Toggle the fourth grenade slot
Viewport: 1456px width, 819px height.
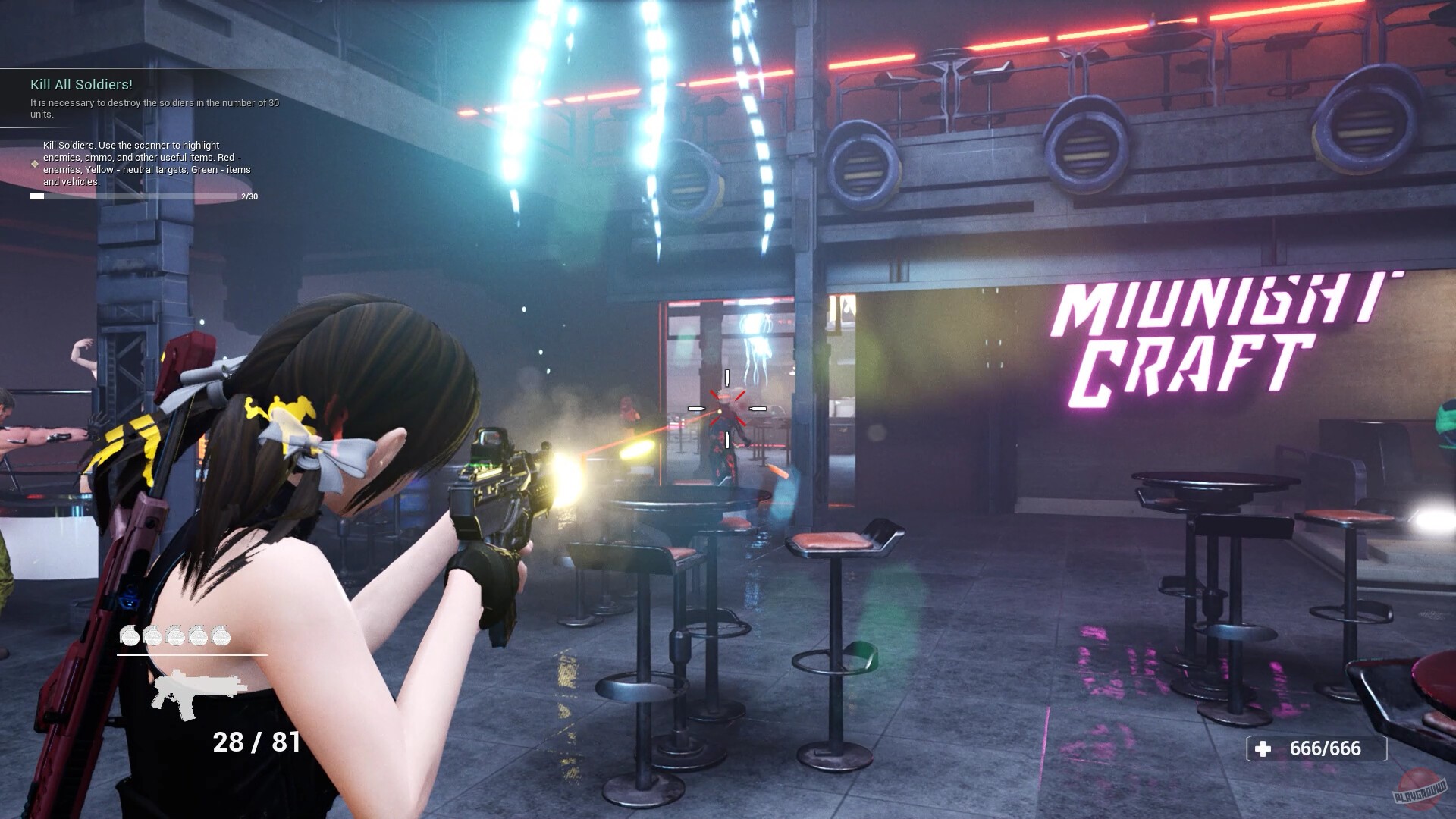[x=199, y=635]
